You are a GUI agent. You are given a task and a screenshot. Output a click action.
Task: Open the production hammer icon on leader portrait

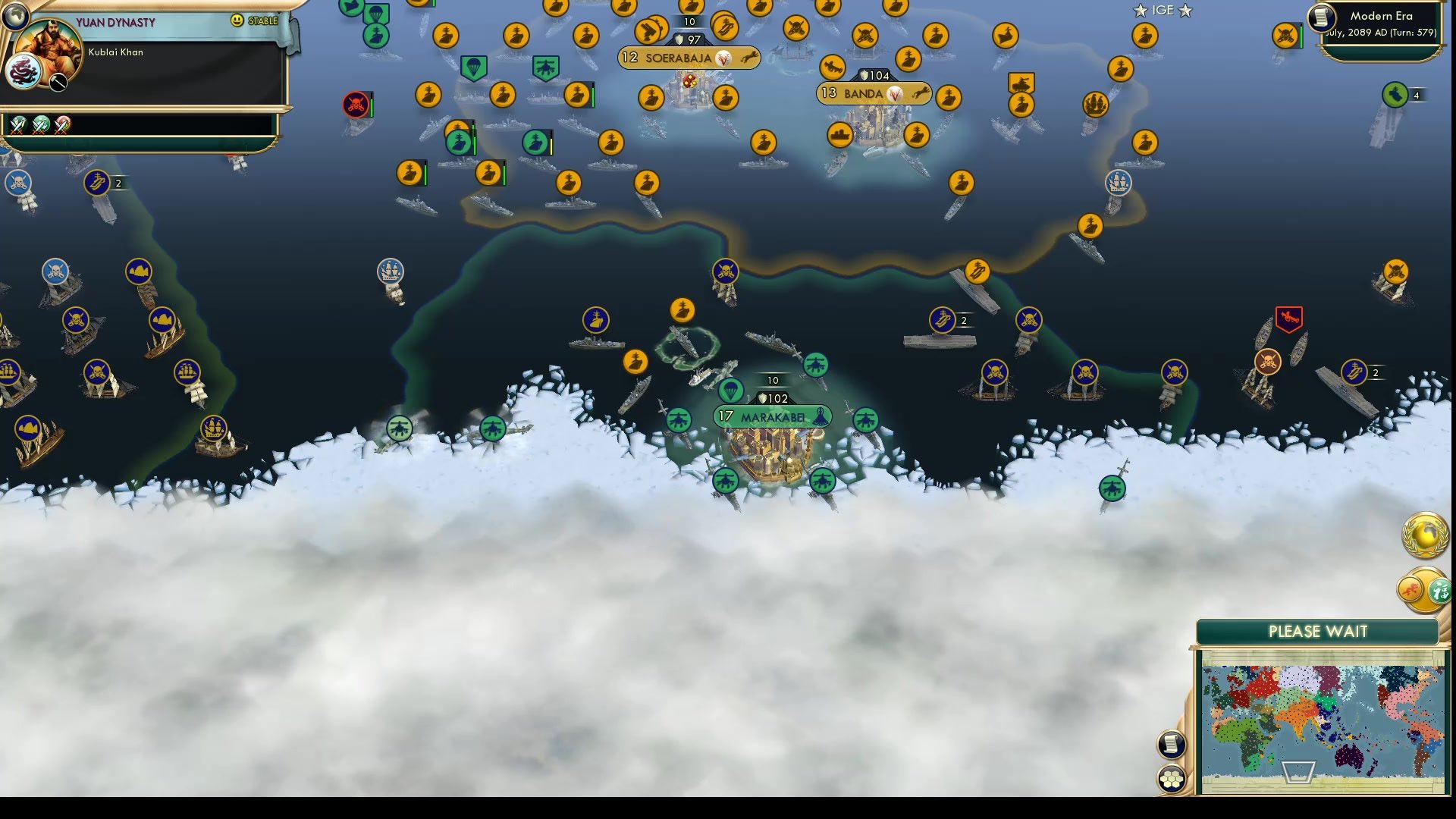pyautogui.click(x=58, y=83)
